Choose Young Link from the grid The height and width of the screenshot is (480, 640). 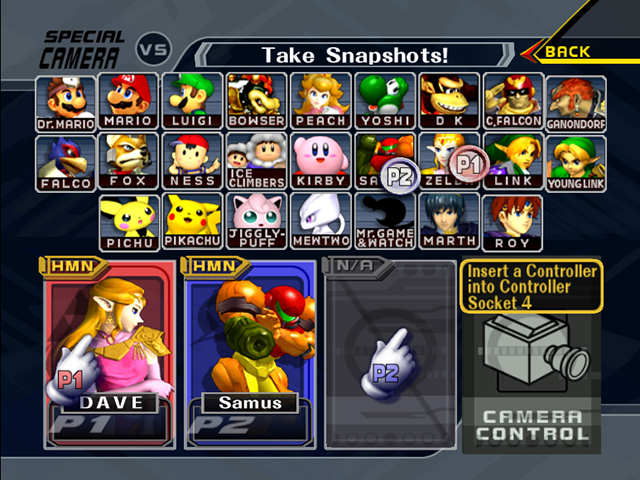pyautogui.click(x=575, y=163)
